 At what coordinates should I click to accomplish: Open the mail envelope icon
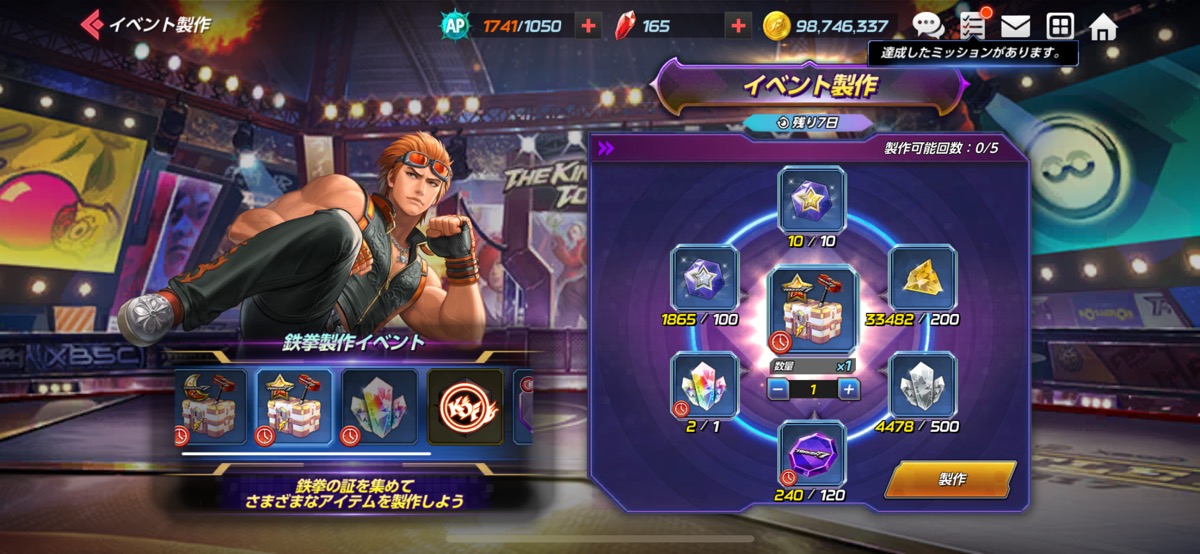[1016, 26]
